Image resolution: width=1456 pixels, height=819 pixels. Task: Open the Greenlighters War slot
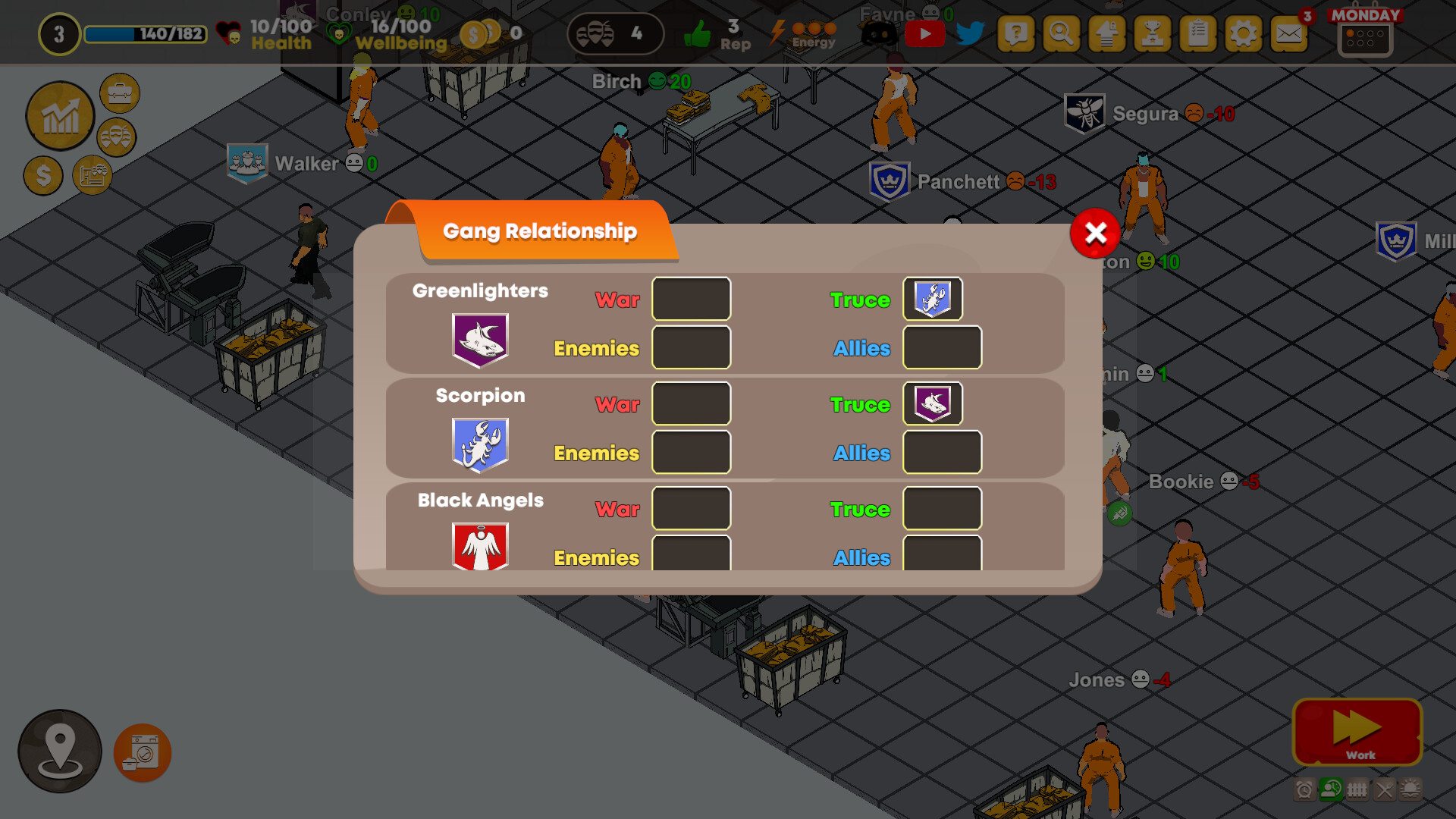[691, 298]
